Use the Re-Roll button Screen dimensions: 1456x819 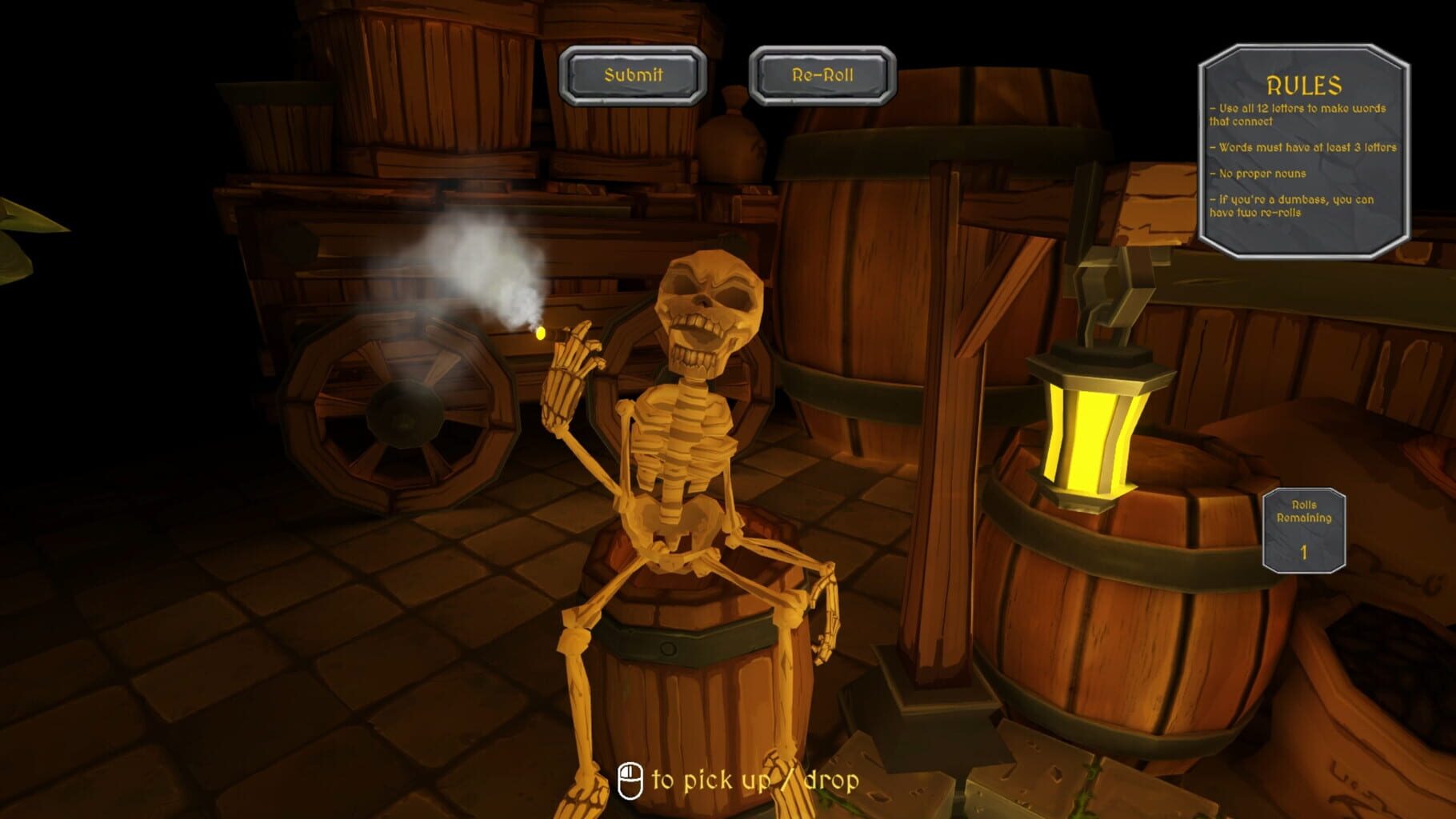(822, 75)
